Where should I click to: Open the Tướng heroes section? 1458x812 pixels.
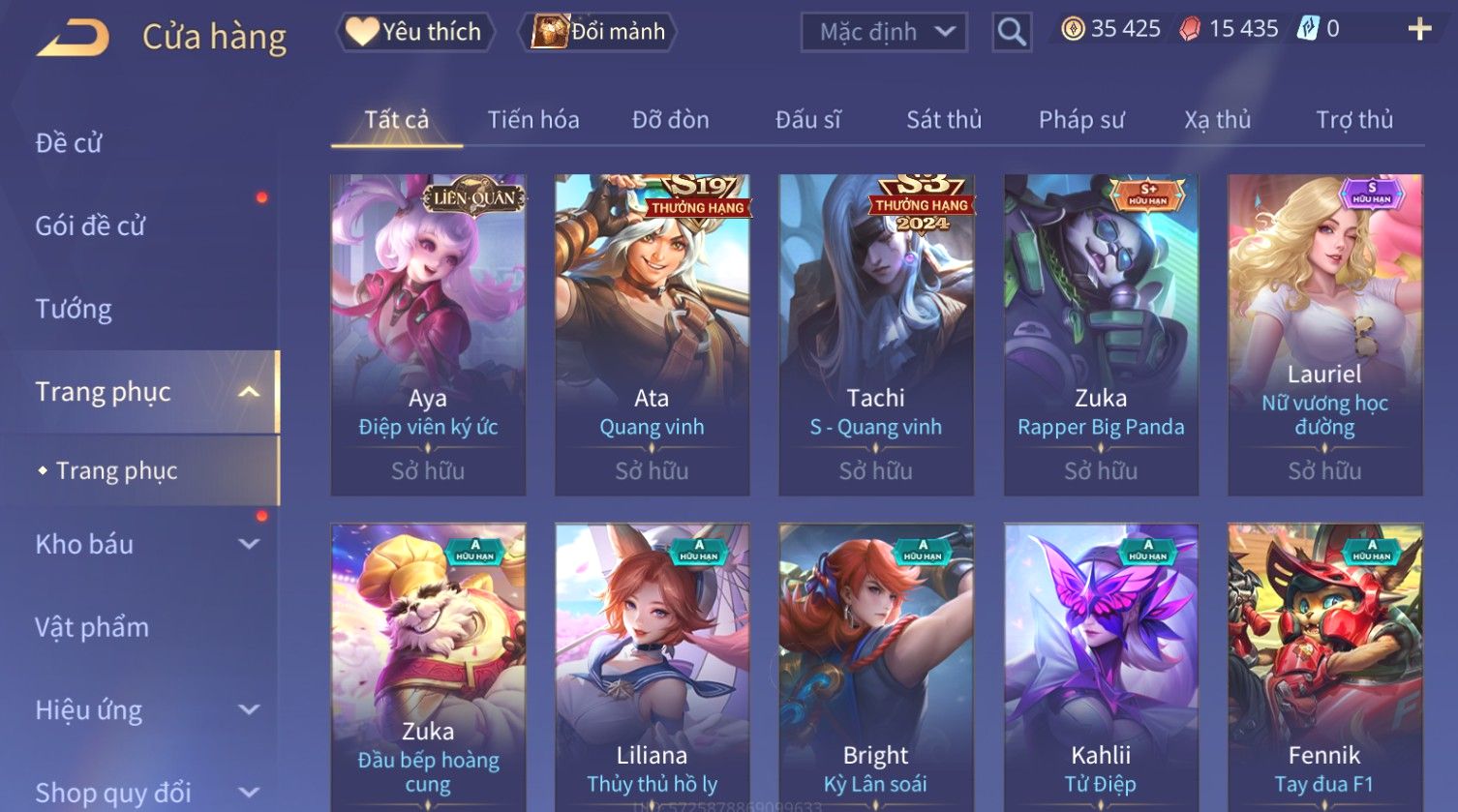[74, 309]
